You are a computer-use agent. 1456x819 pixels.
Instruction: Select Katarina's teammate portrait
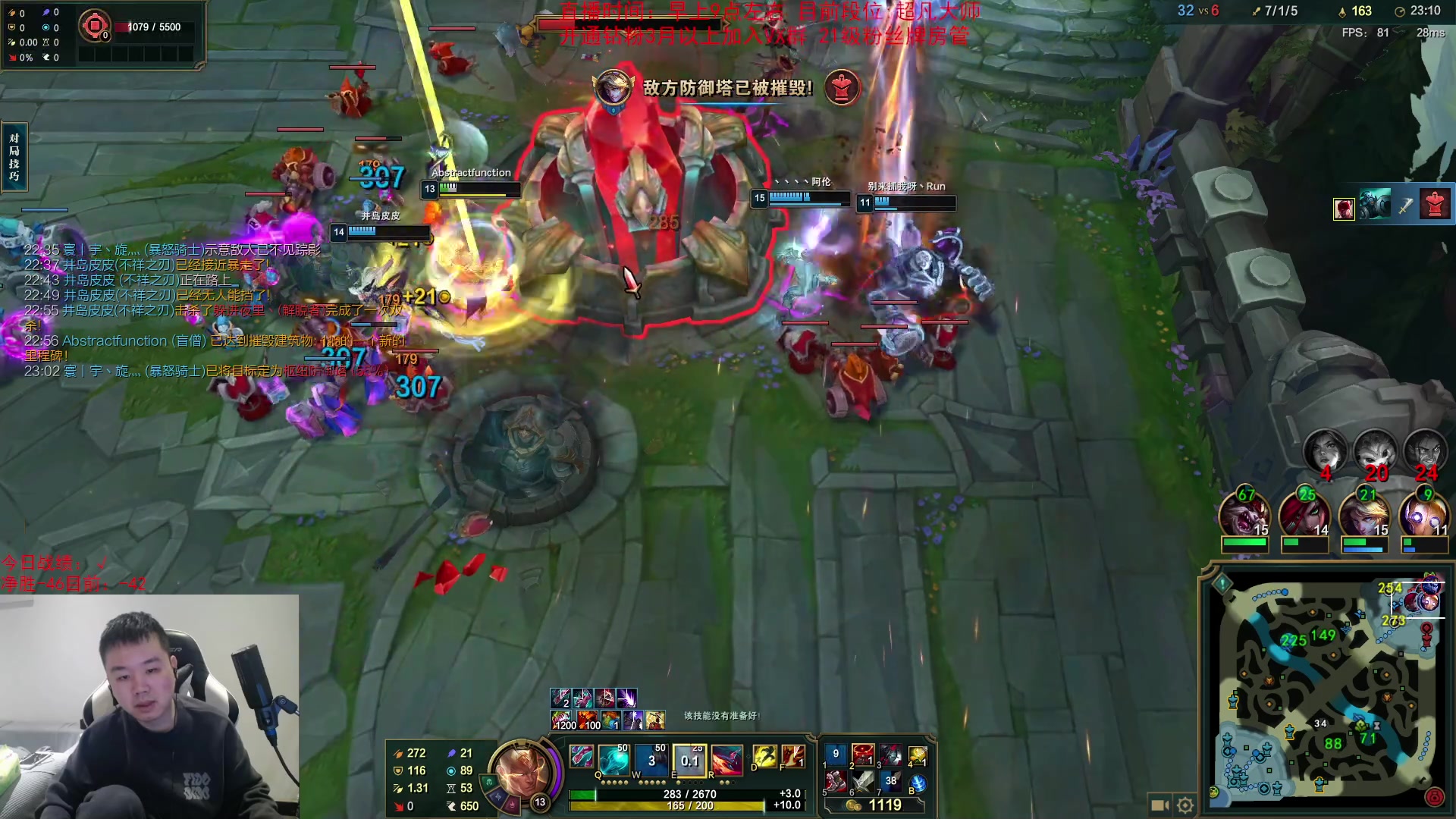[x=1304, y=516]
